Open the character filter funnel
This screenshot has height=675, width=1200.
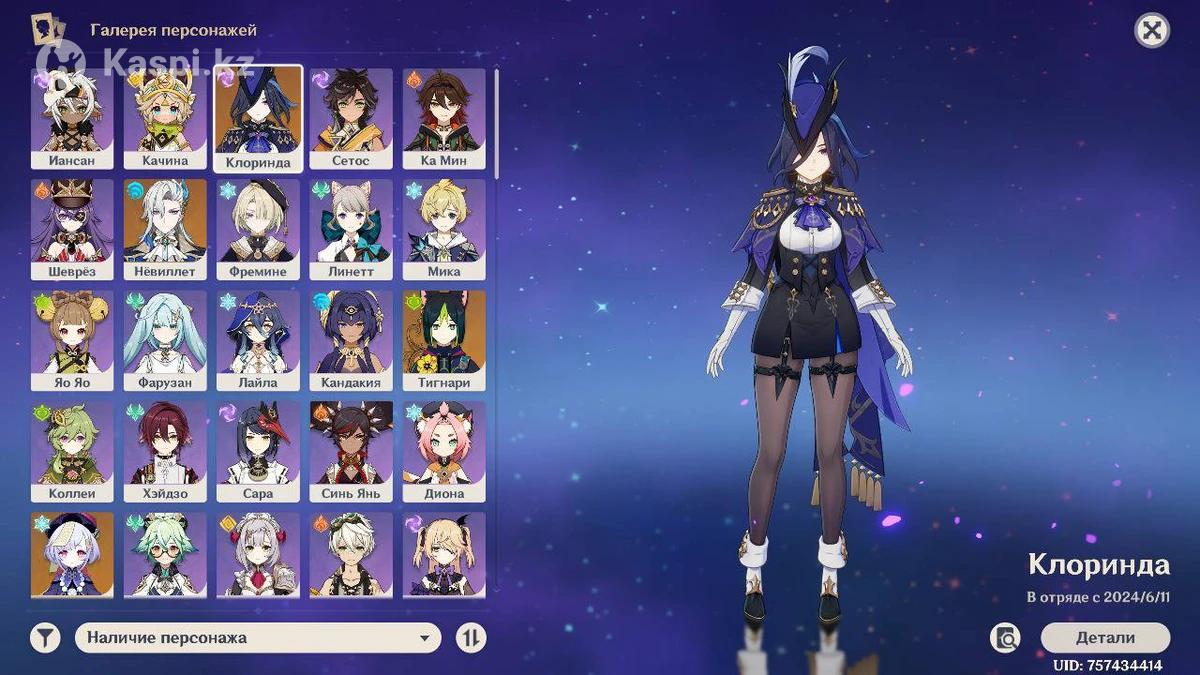[45, 638]
